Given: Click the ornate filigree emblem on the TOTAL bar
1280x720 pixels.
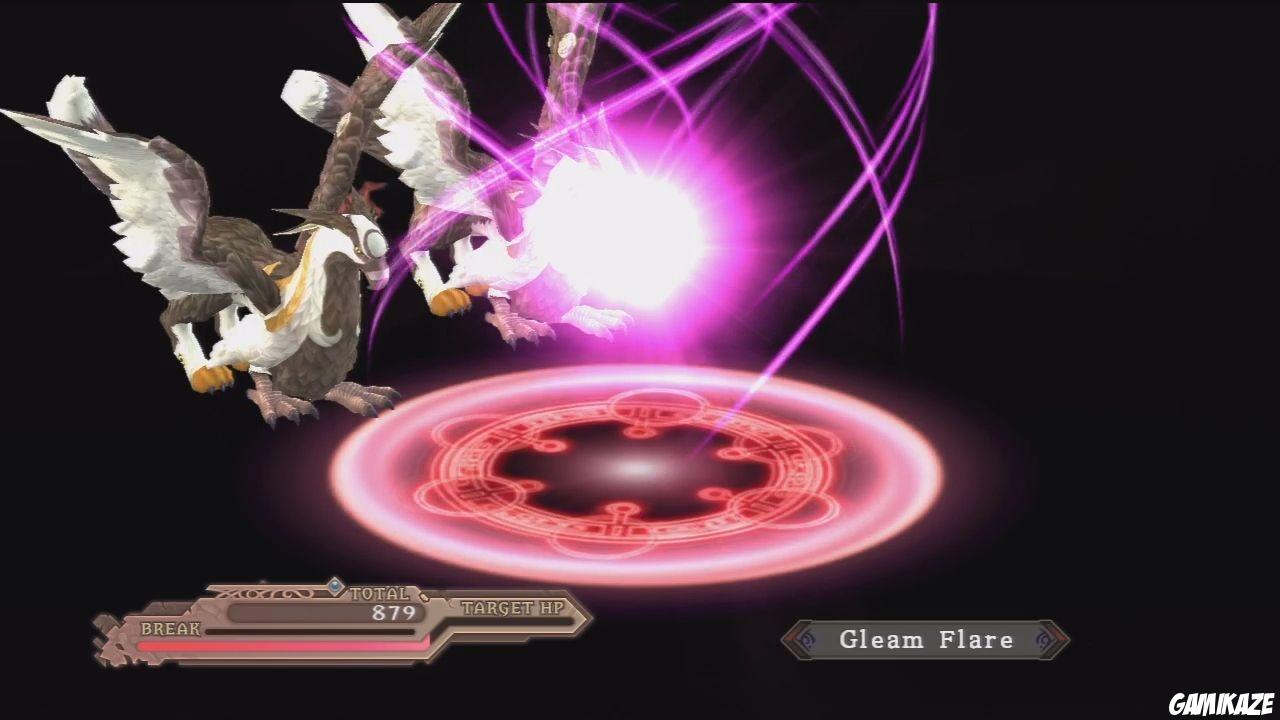Looking at the screenshot, I should pos(263,592).
